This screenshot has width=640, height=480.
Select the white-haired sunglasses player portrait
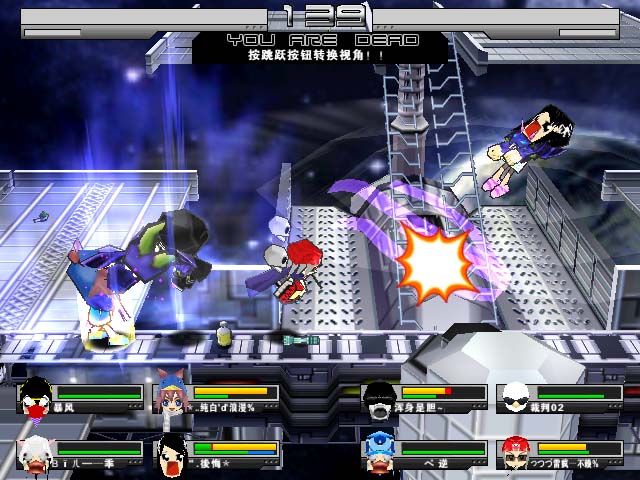(x=515, y=397)
